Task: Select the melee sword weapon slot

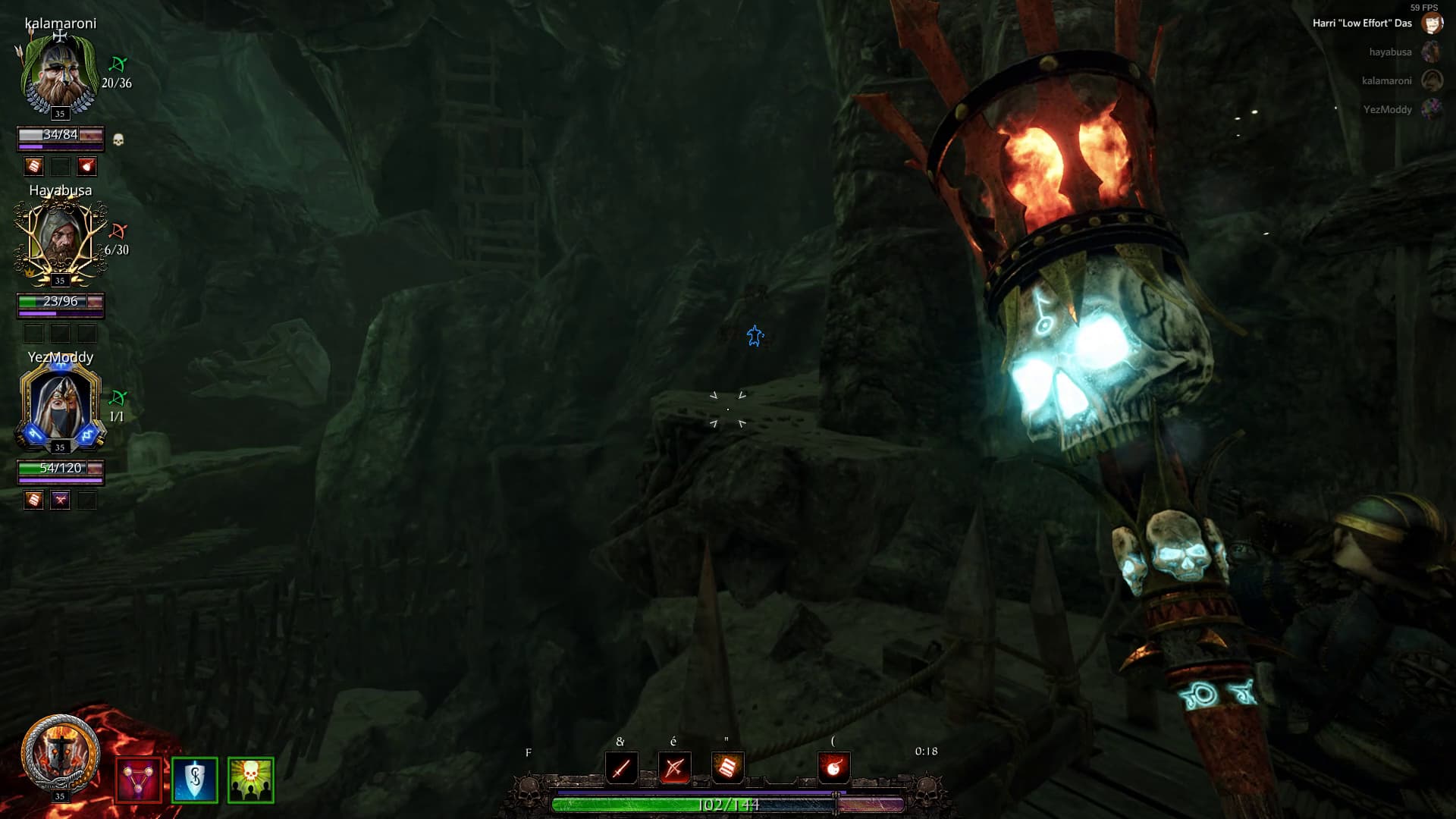Action: pyautogui.click(x=621, y=768)
